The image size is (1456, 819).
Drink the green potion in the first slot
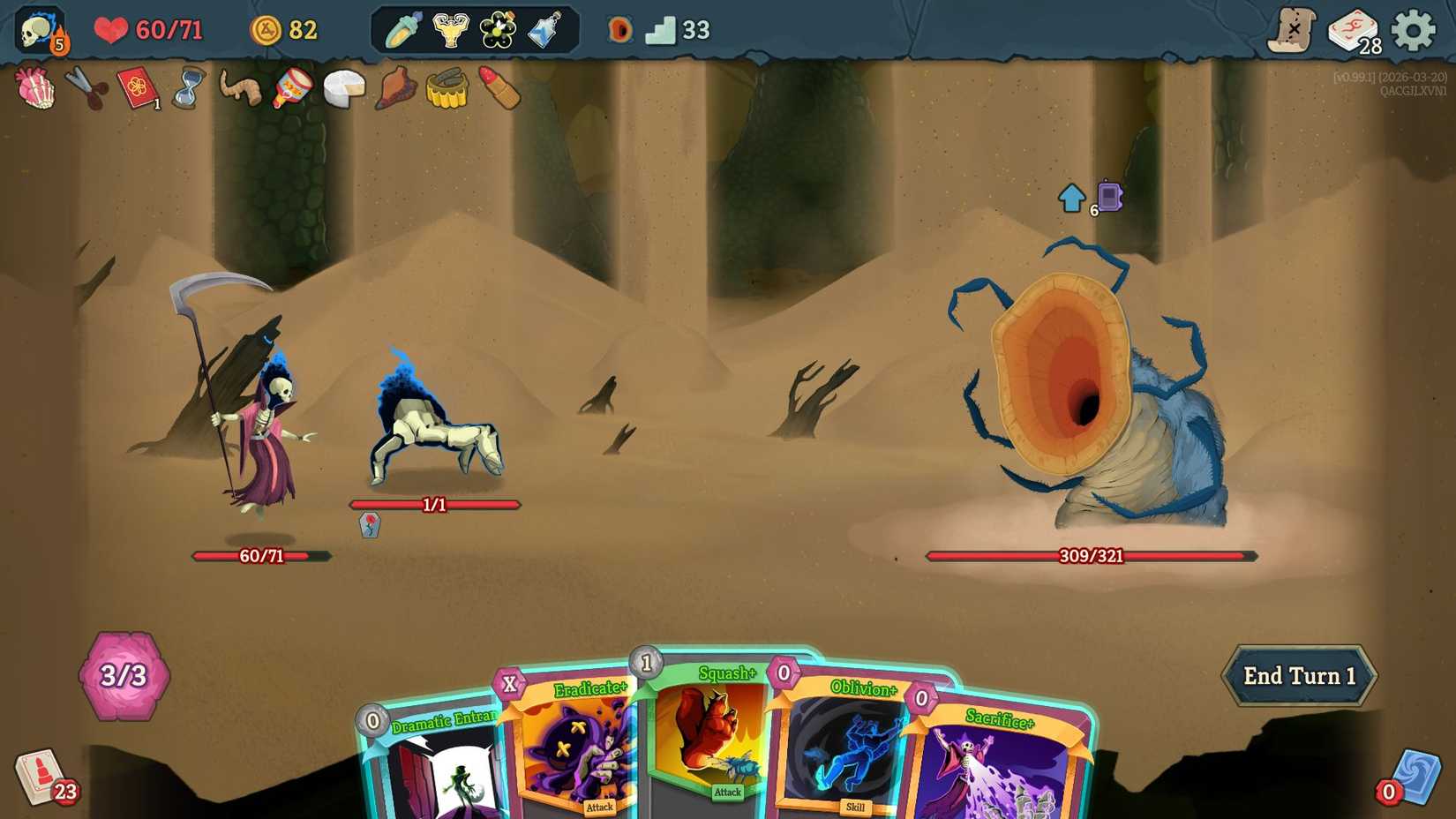click(402, 29)
